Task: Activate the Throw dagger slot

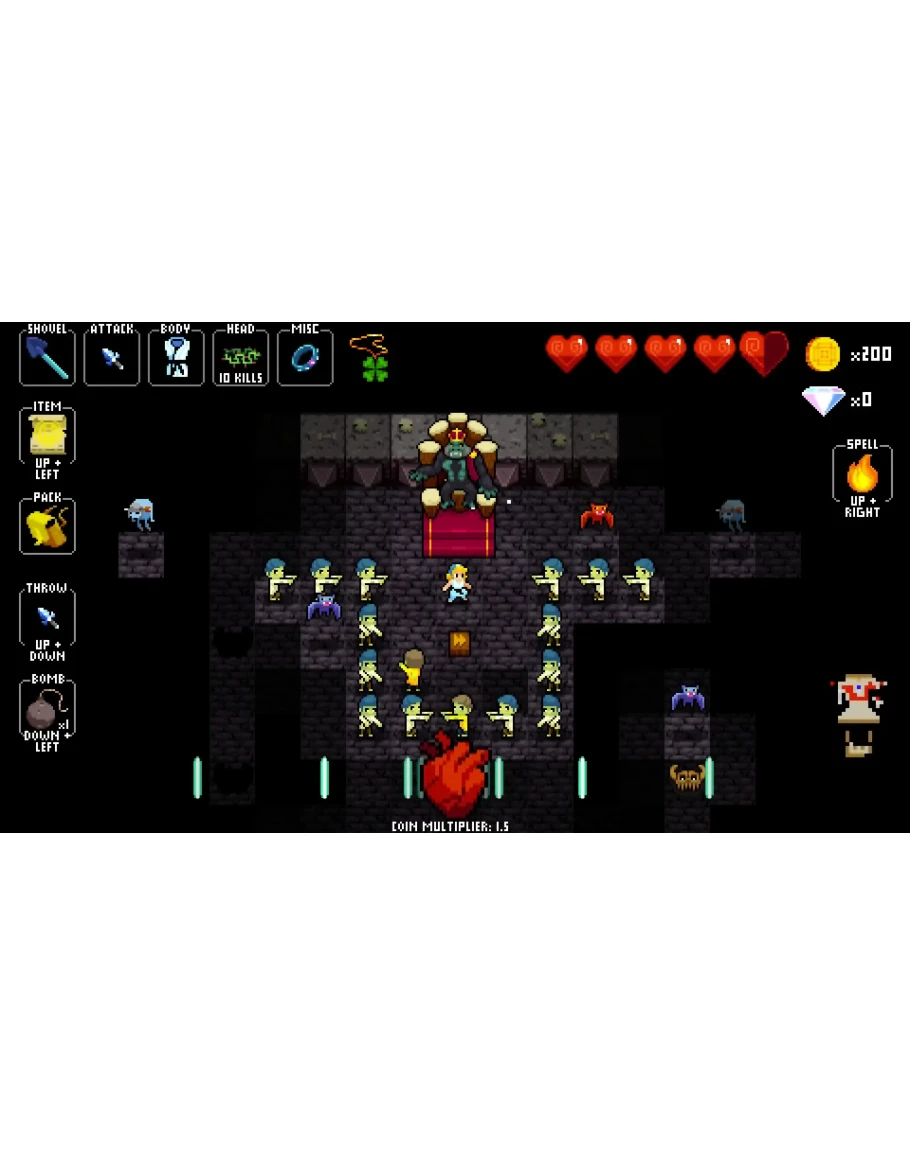Action: (x=47, y=617)
